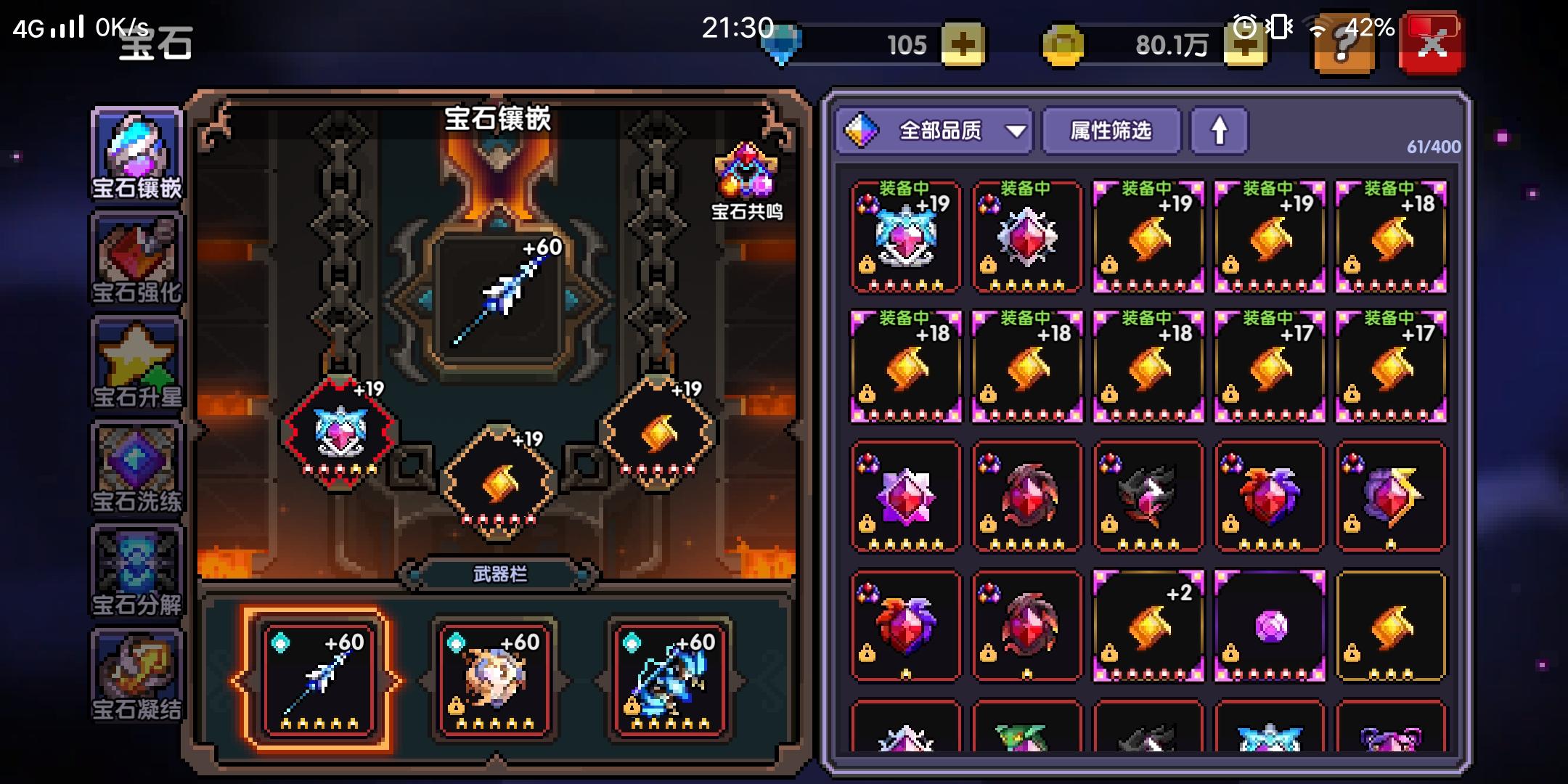Select the purple orb gem in inventory
1568x784 pixels.
point(1270,627)
